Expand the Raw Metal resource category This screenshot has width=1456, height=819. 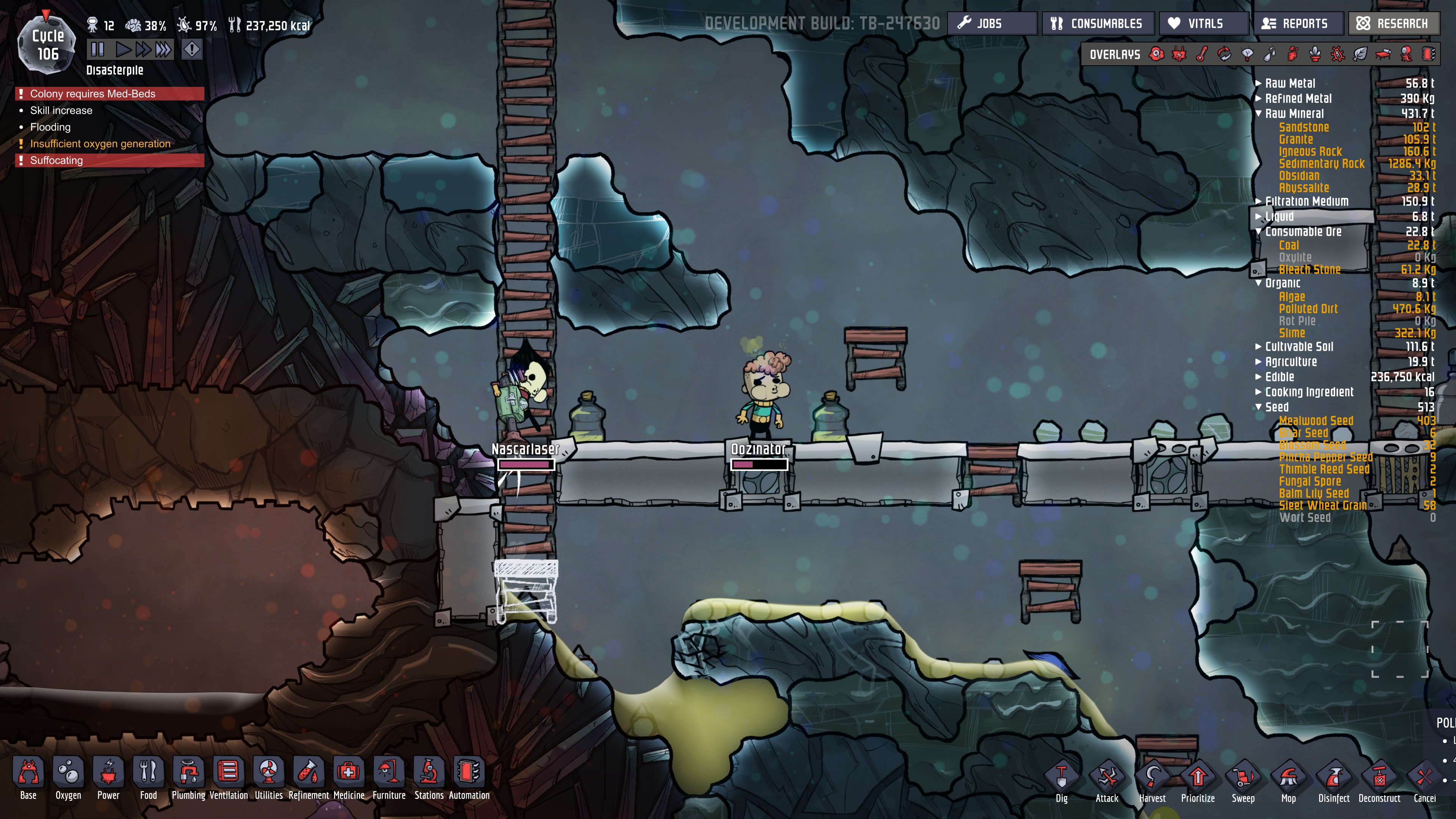(1258, 83)
